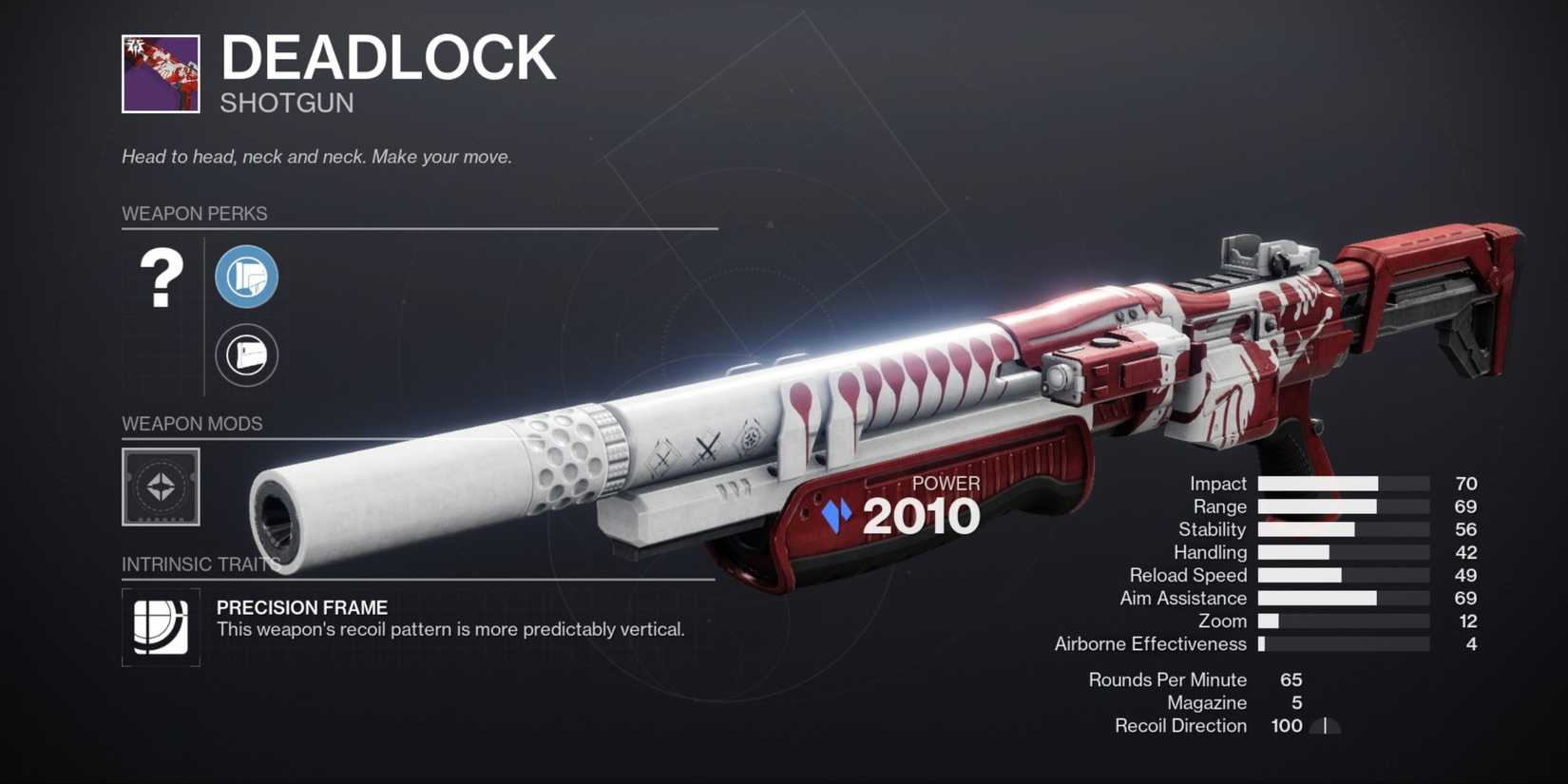This screenshot has width=1568, height=784.
Task: Expand the INTRINSIC TRAITS section
Action: click(195, 564)
